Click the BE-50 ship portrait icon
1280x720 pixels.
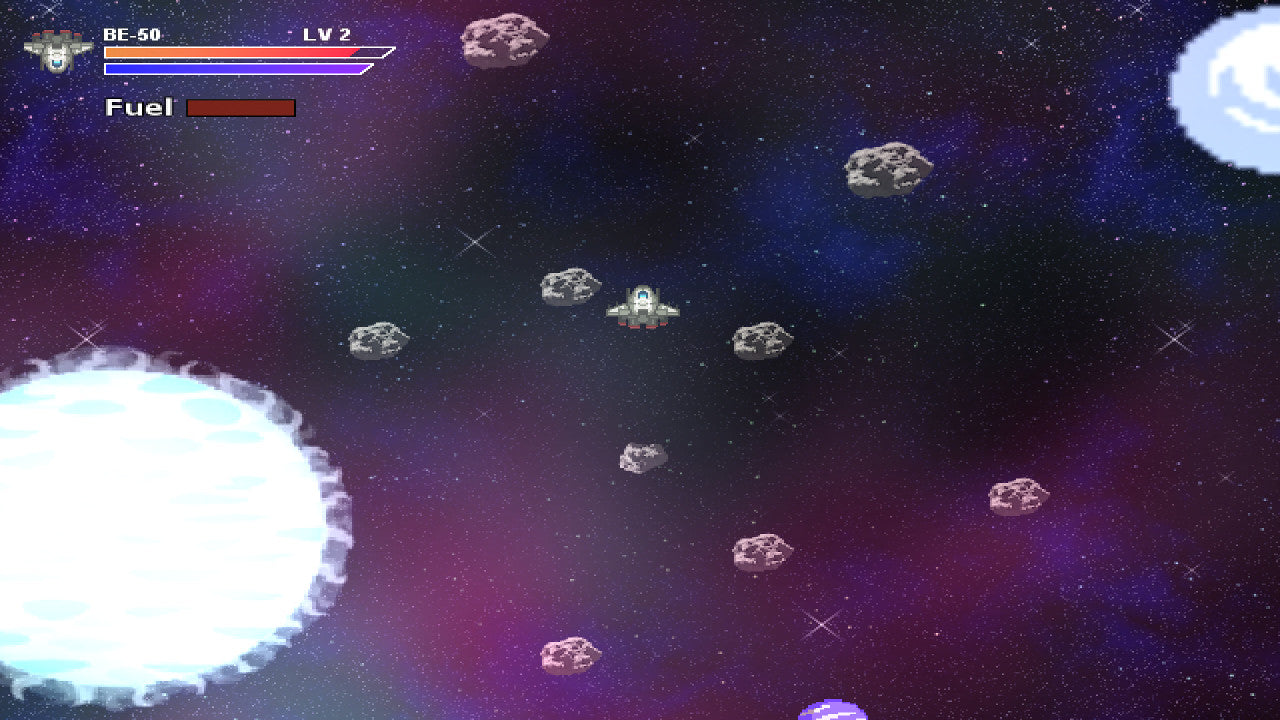[x=58, y=50]
